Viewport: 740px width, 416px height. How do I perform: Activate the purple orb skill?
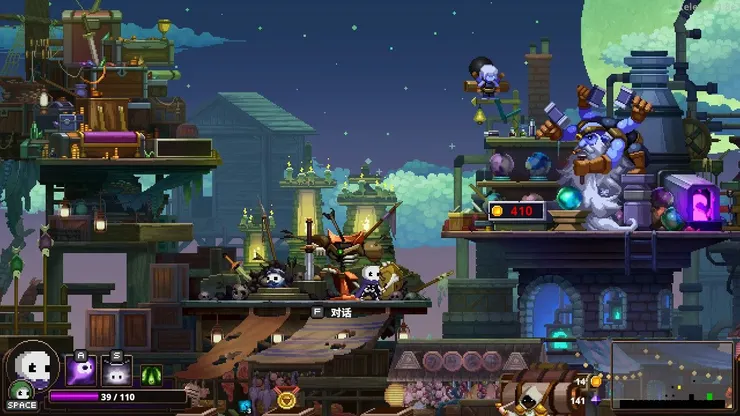[x=81, y=372]
